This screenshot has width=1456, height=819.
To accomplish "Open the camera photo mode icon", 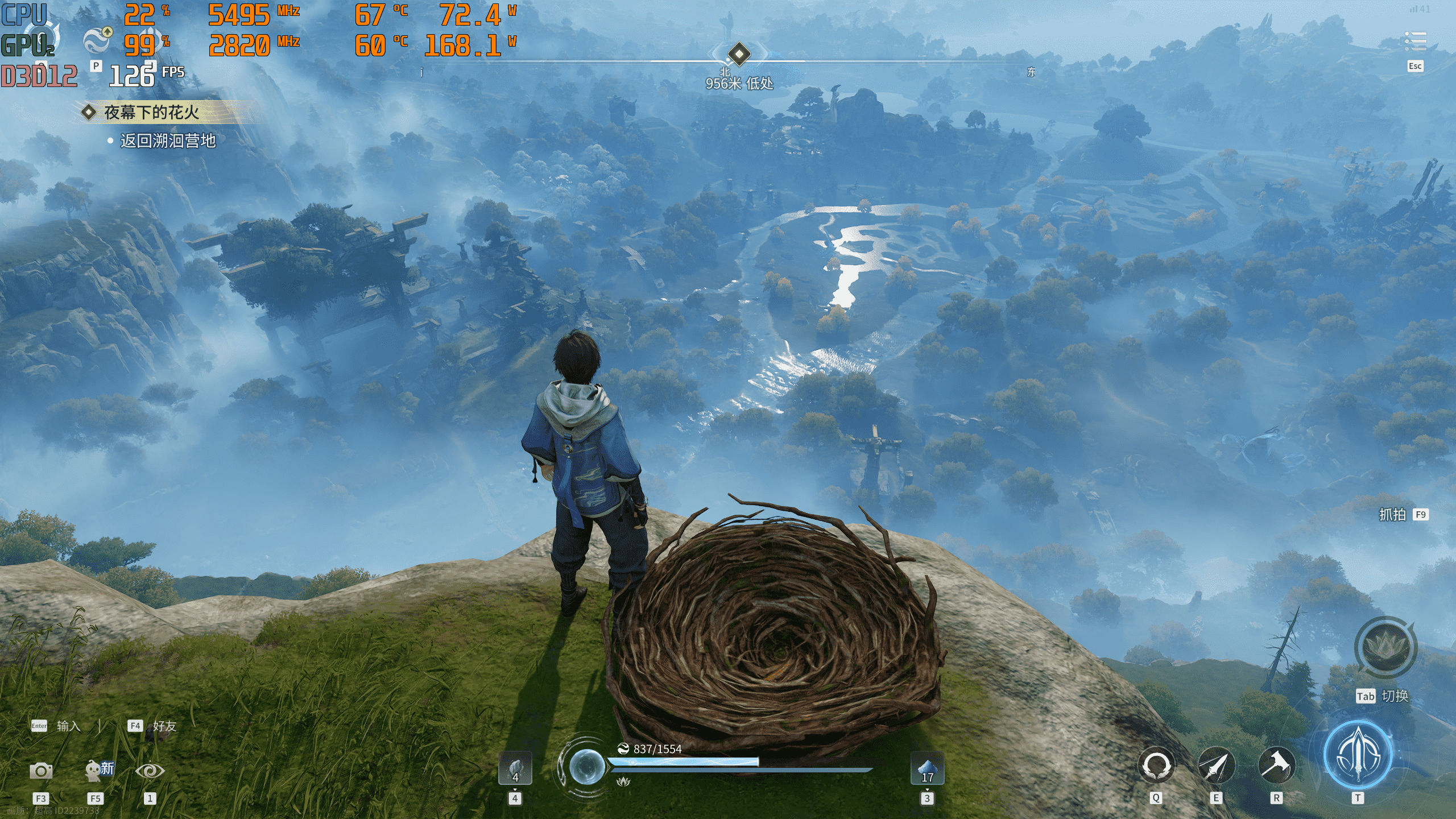I will point(41,771).
